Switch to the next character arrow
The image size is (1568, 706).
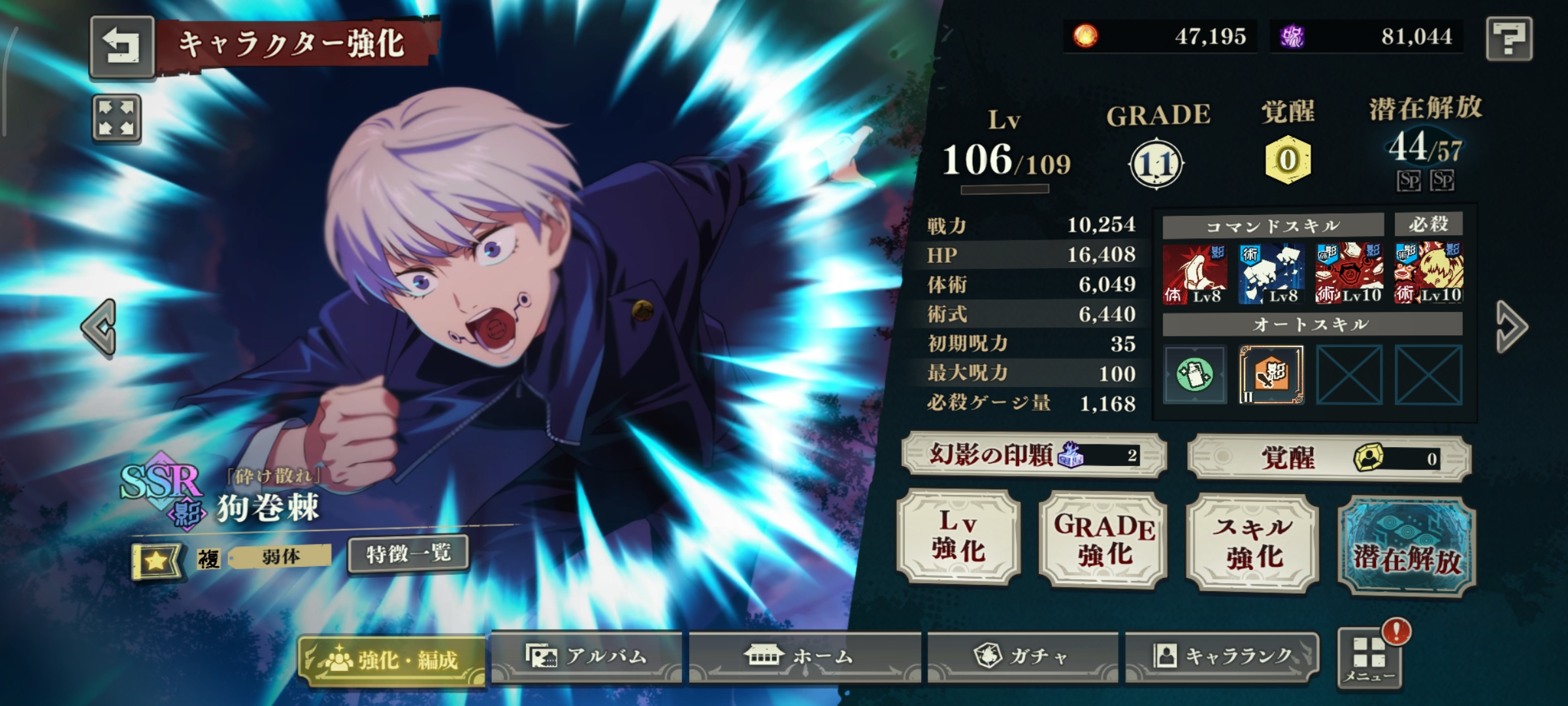coord(1511,327)
